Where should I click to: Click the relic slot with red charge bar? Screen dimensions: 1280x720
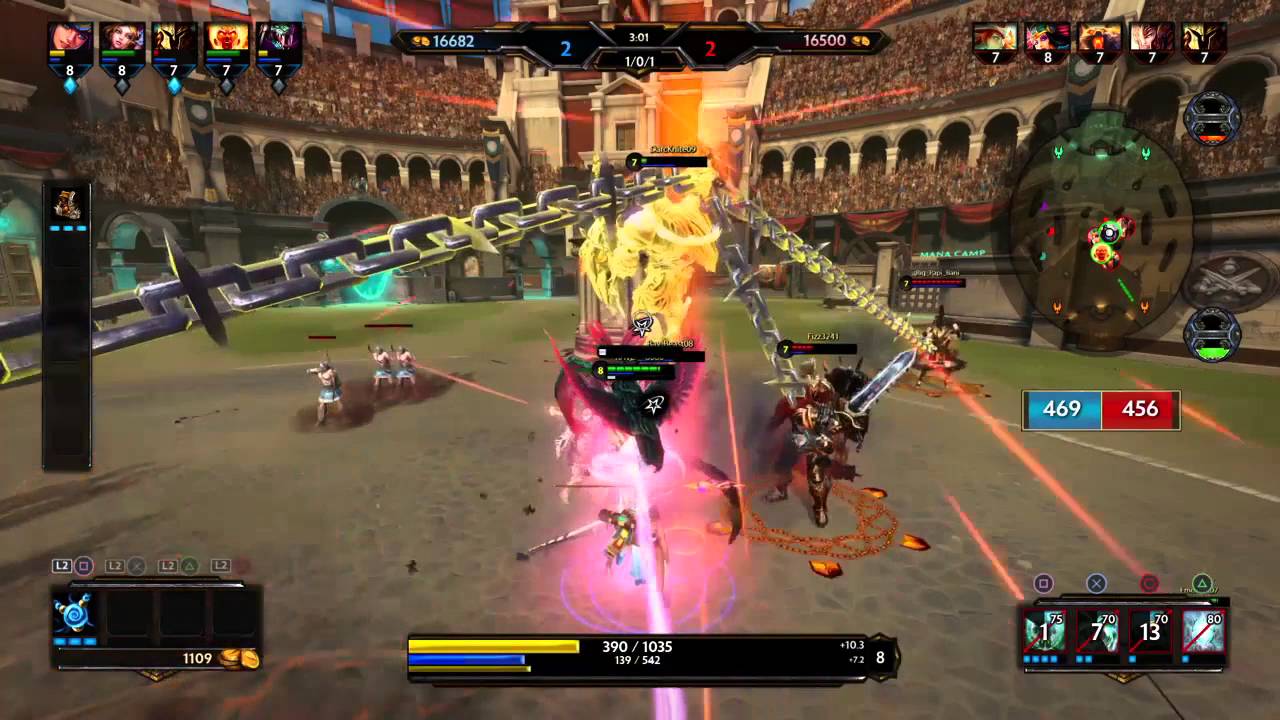1212,118
